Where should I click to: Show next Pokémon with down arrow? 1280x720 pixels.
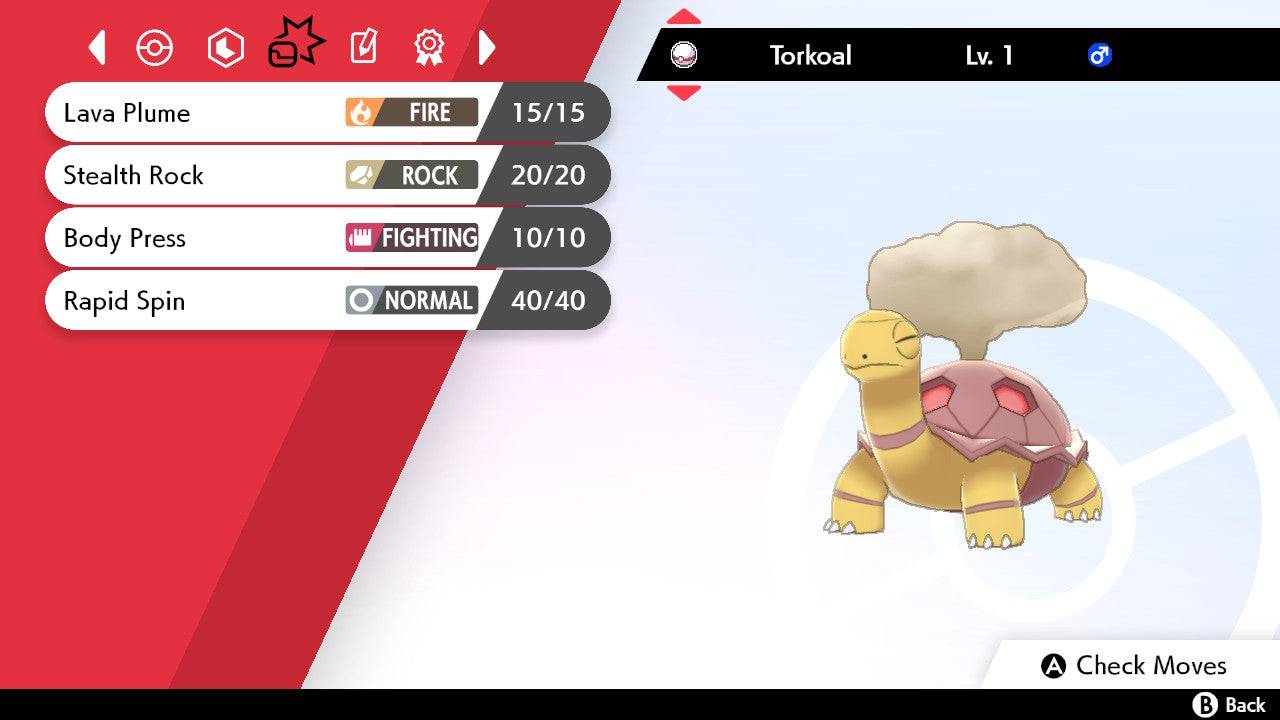(684, 93)
